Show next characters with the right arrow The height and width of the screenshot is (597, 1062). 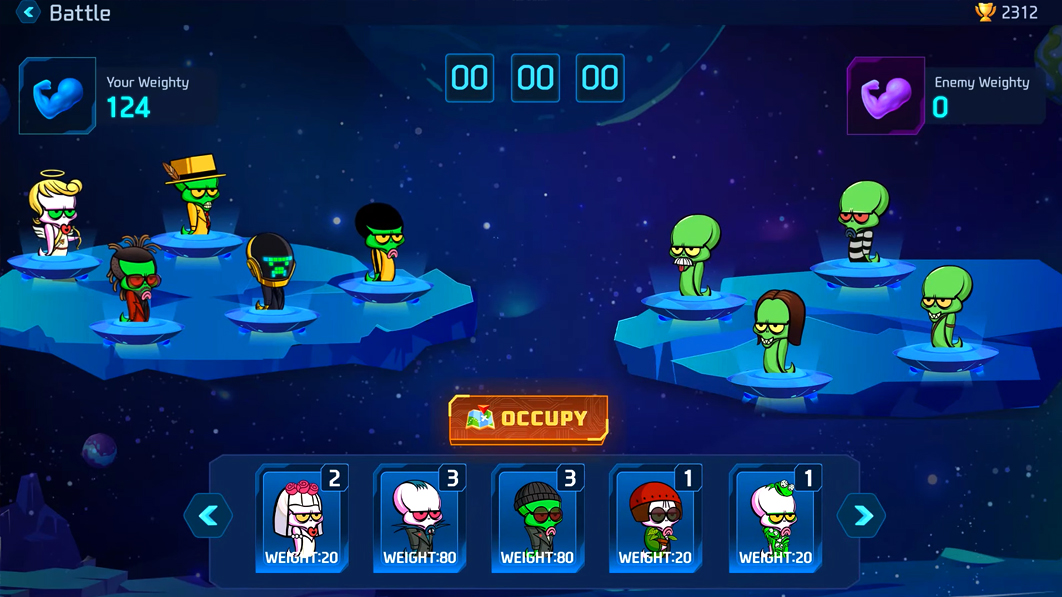(862, 516)
